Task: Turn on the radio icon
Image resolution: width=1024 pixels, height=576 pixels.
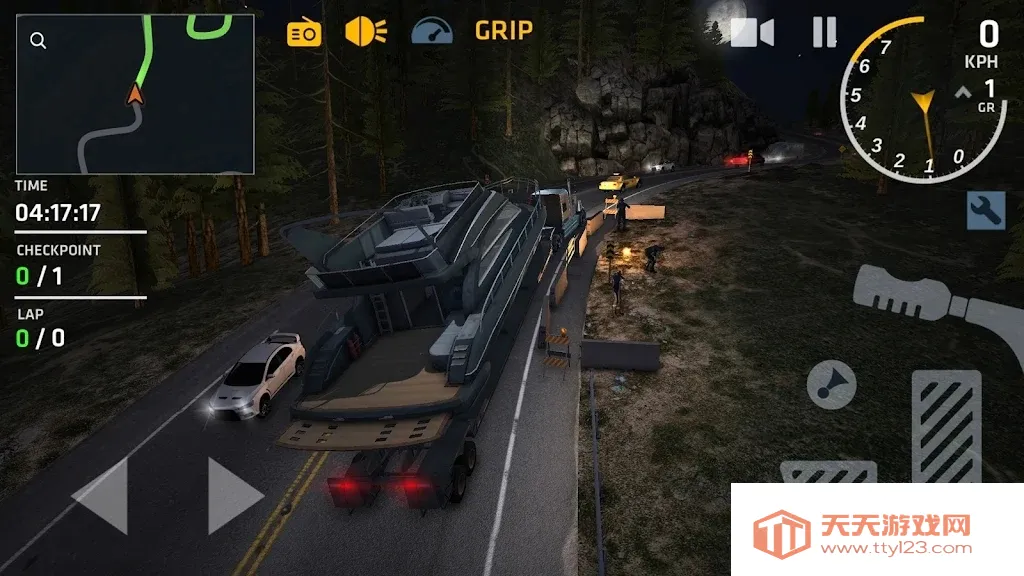Action: point(304,33)
